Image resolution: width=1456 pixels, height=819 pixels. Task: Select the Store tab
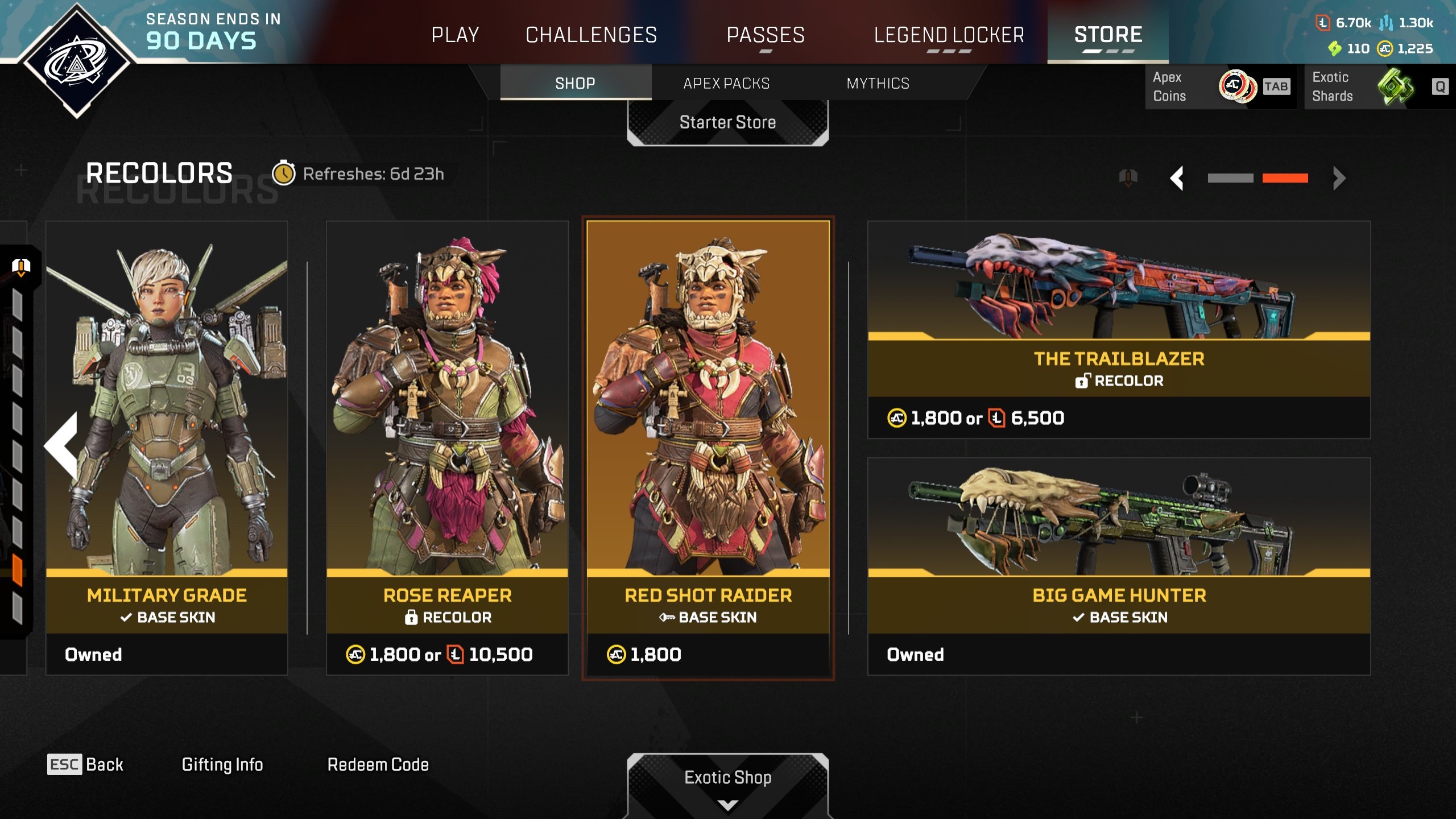point(1108,35)
